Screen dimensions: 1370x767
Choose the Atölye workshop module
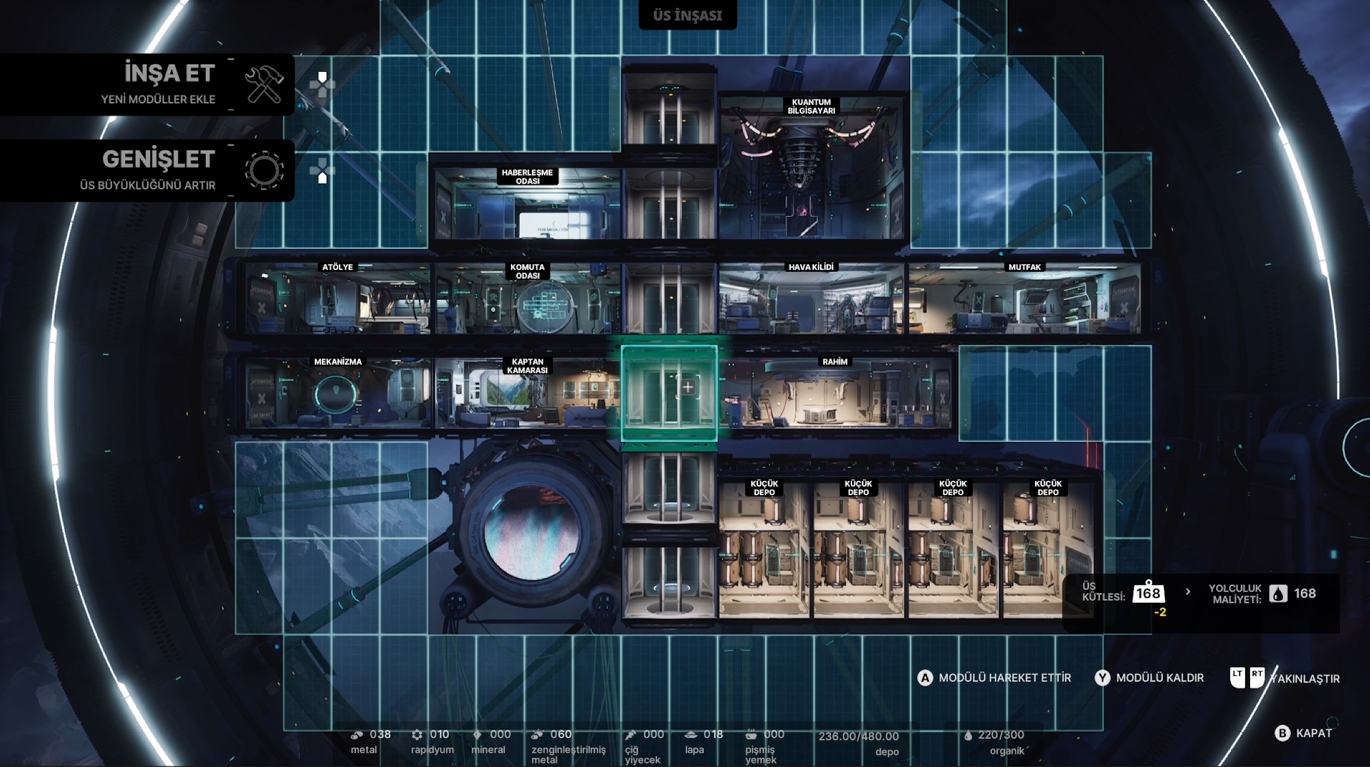click(337, 298)
